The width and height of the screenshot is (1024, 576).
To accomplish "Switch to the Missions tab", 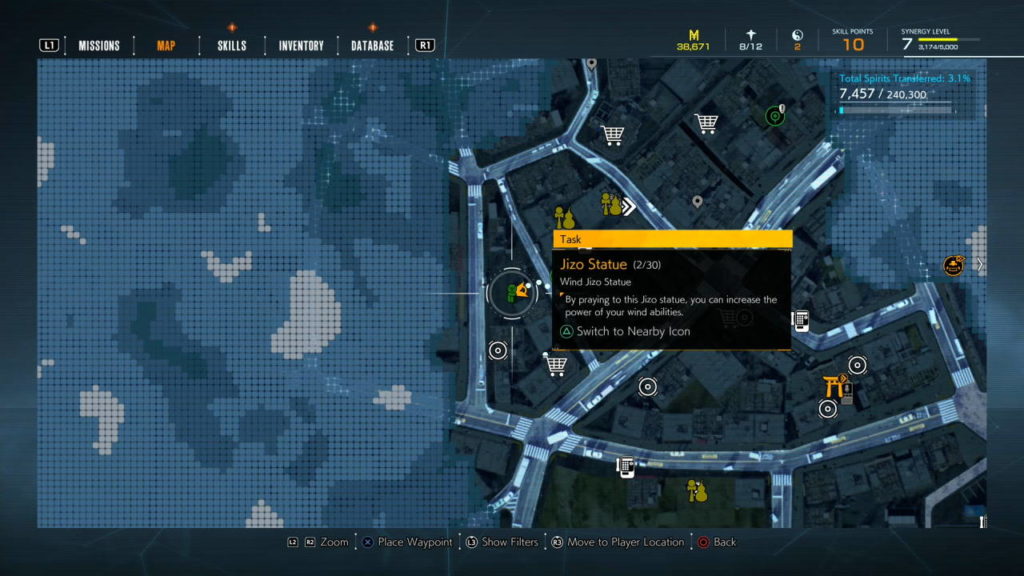I will (99, 45).
